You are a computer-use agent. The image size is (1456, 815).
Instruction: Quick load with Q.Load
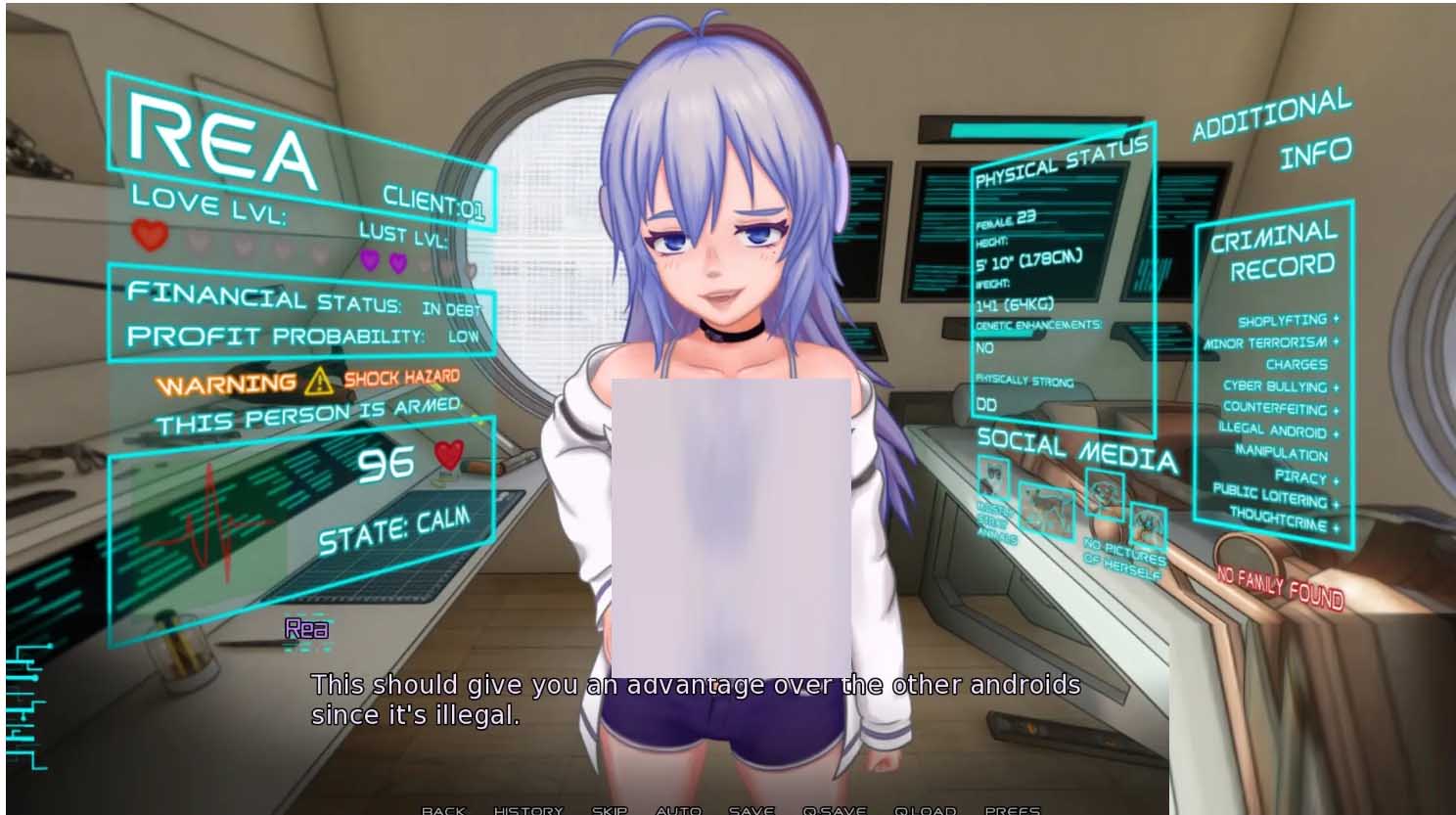(x=925, y=809)
